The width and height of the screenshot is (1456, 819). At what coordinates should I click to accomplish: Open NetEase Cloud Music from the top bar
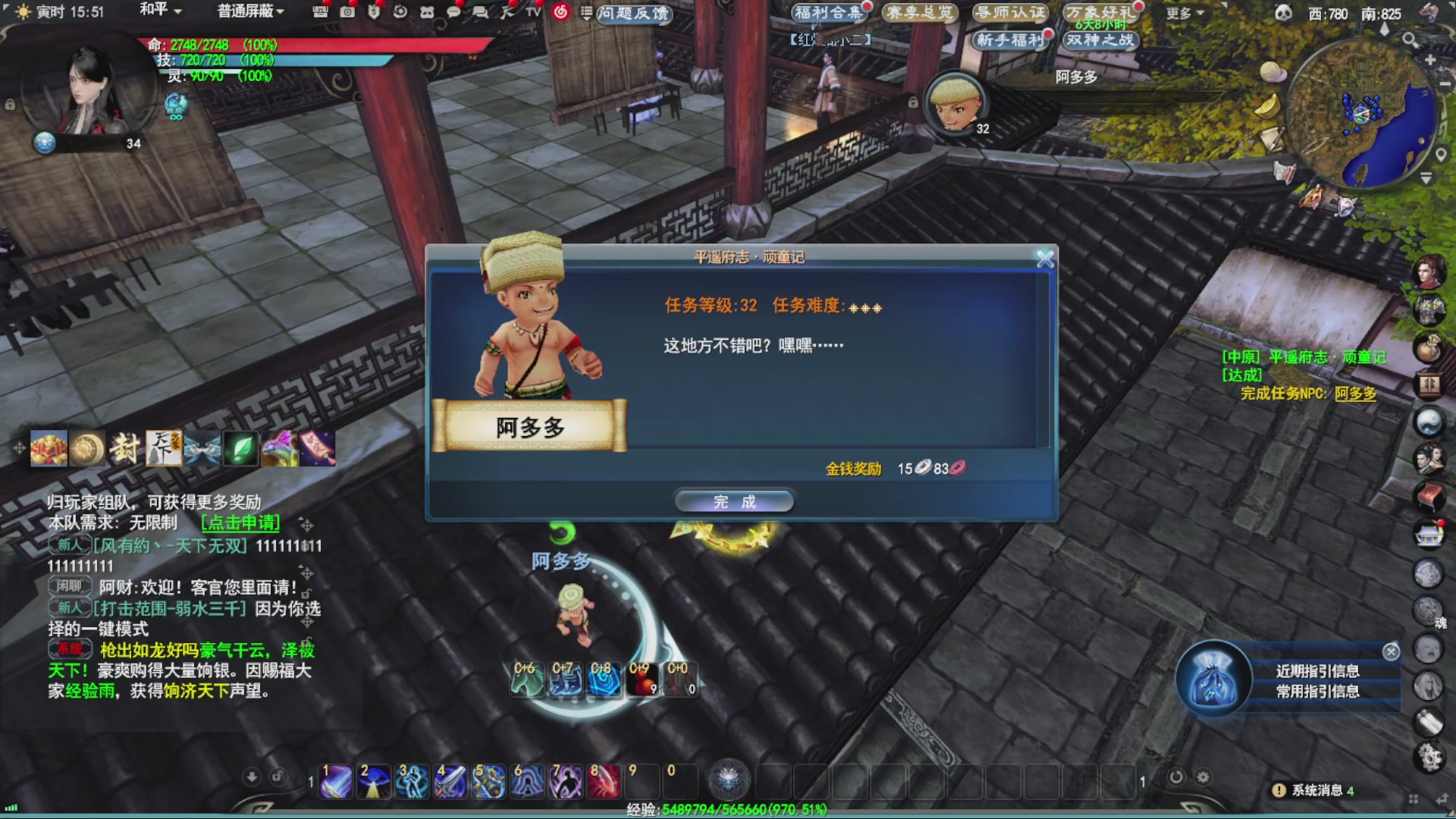[559, 12]
